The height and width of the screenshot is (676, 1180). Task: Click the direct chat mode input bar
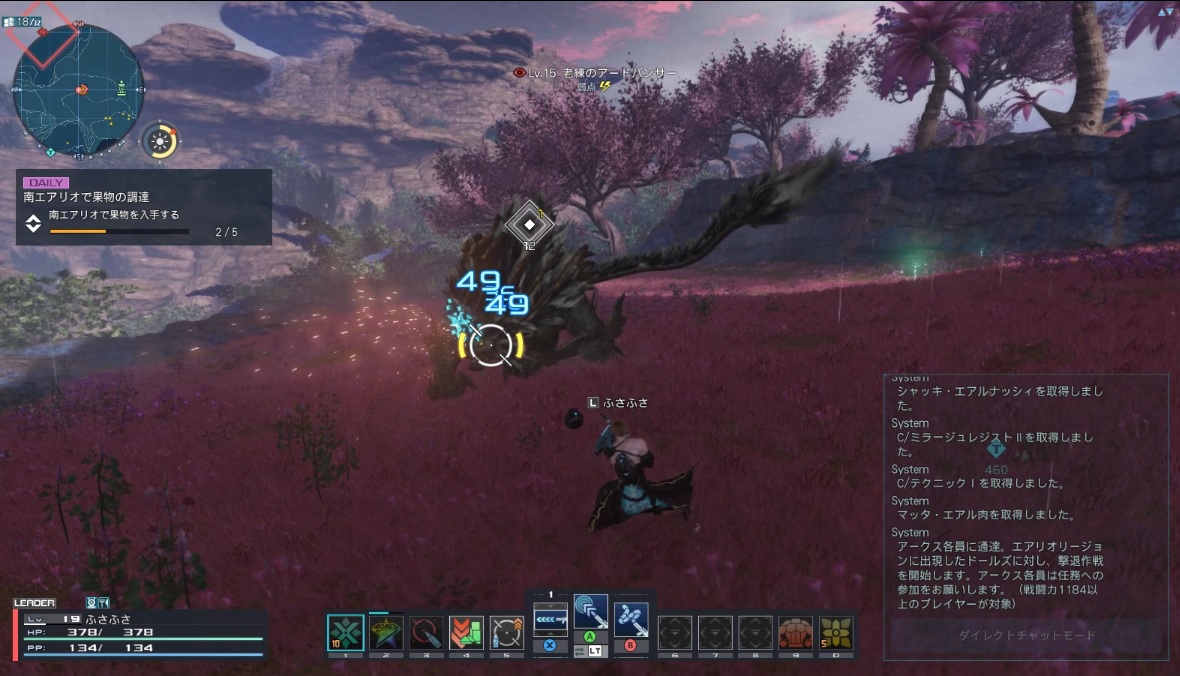coord(1026,636)
